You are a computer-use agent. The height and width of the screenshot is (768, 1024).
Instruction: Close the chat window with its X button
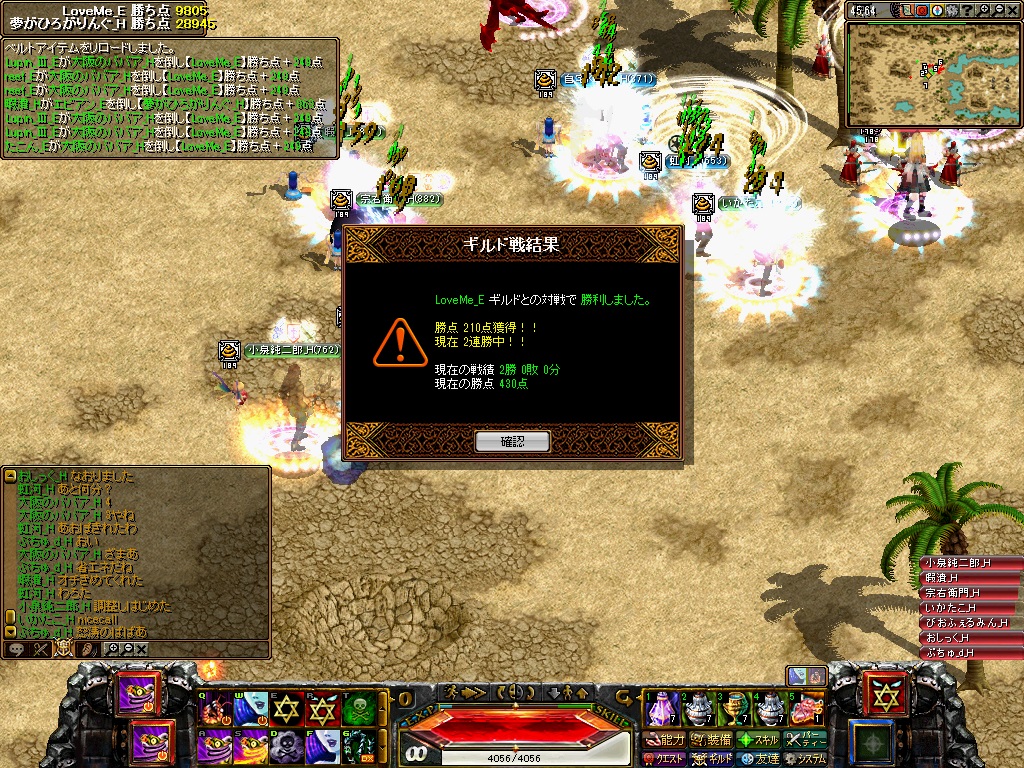(142, 649)
